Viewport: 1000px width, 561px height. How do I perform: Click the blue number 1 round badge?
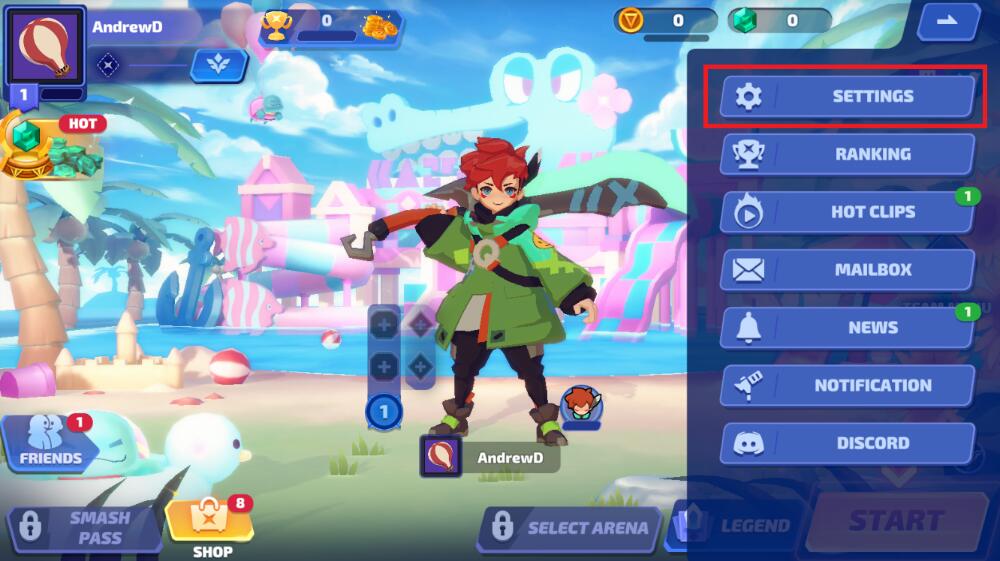tap(384, 410)
